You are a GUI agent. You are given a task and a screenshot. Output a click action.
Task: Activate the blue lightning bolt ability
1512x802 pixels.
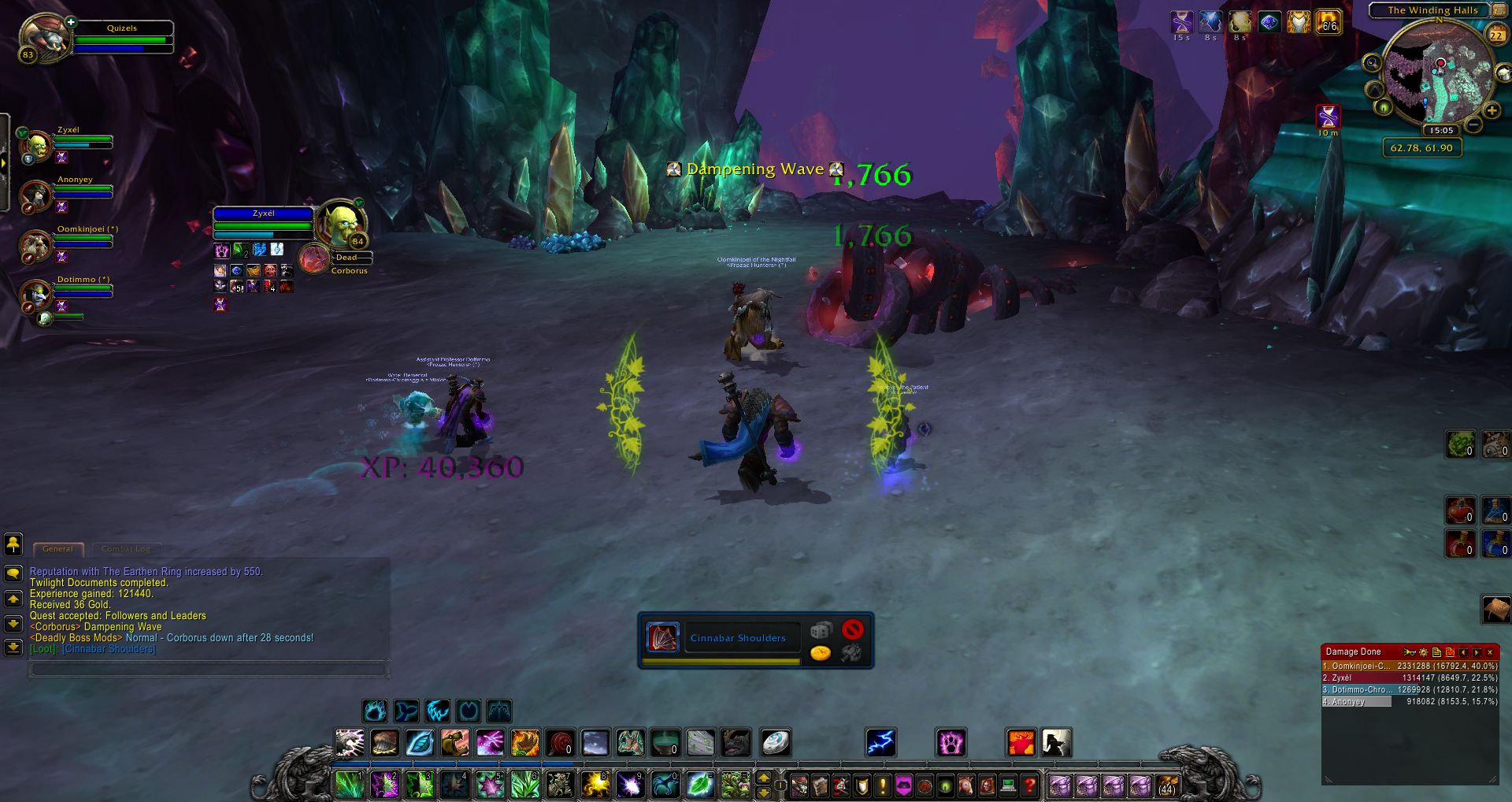(x=880, y=743)
